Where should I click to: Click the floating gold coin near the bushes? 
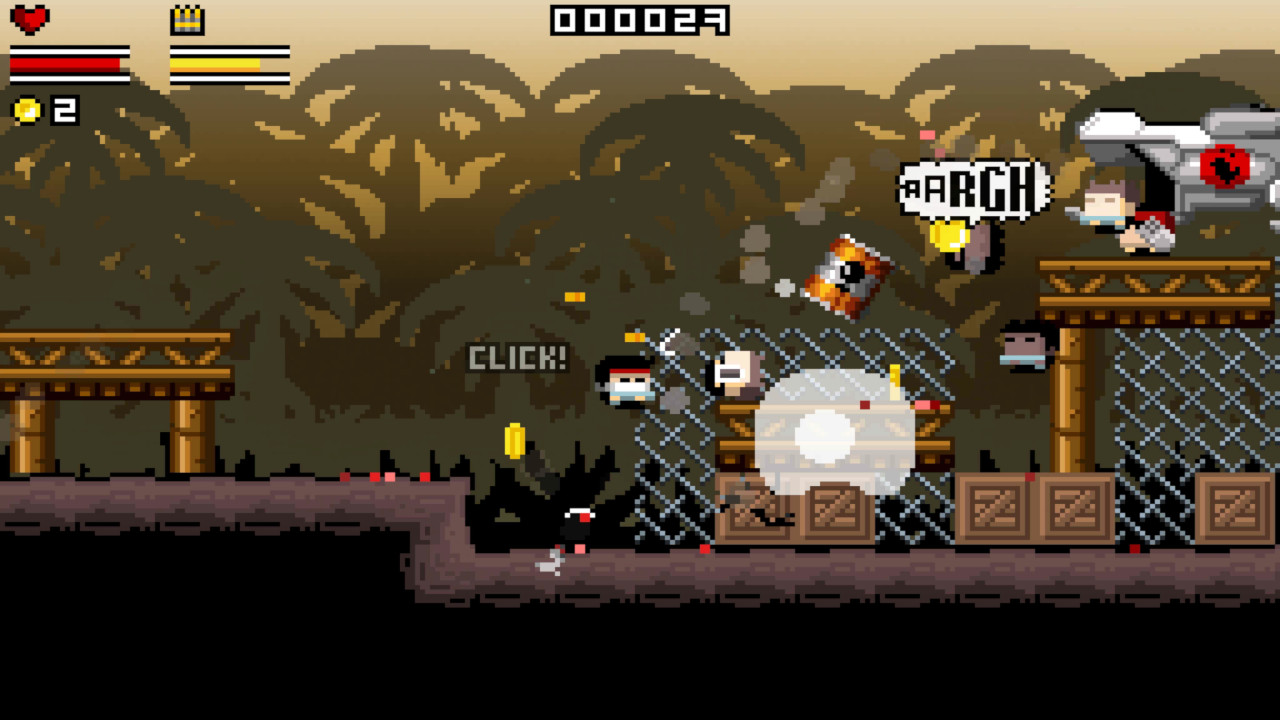coord(513,440)
